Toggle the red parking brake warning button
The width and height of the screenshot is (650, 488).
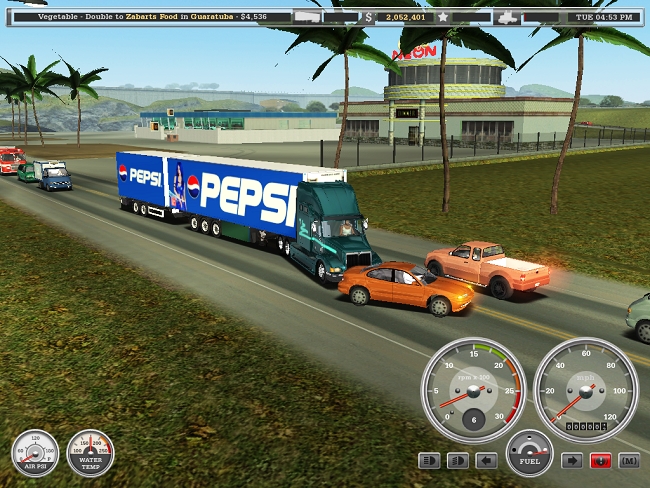coord(601,461)
